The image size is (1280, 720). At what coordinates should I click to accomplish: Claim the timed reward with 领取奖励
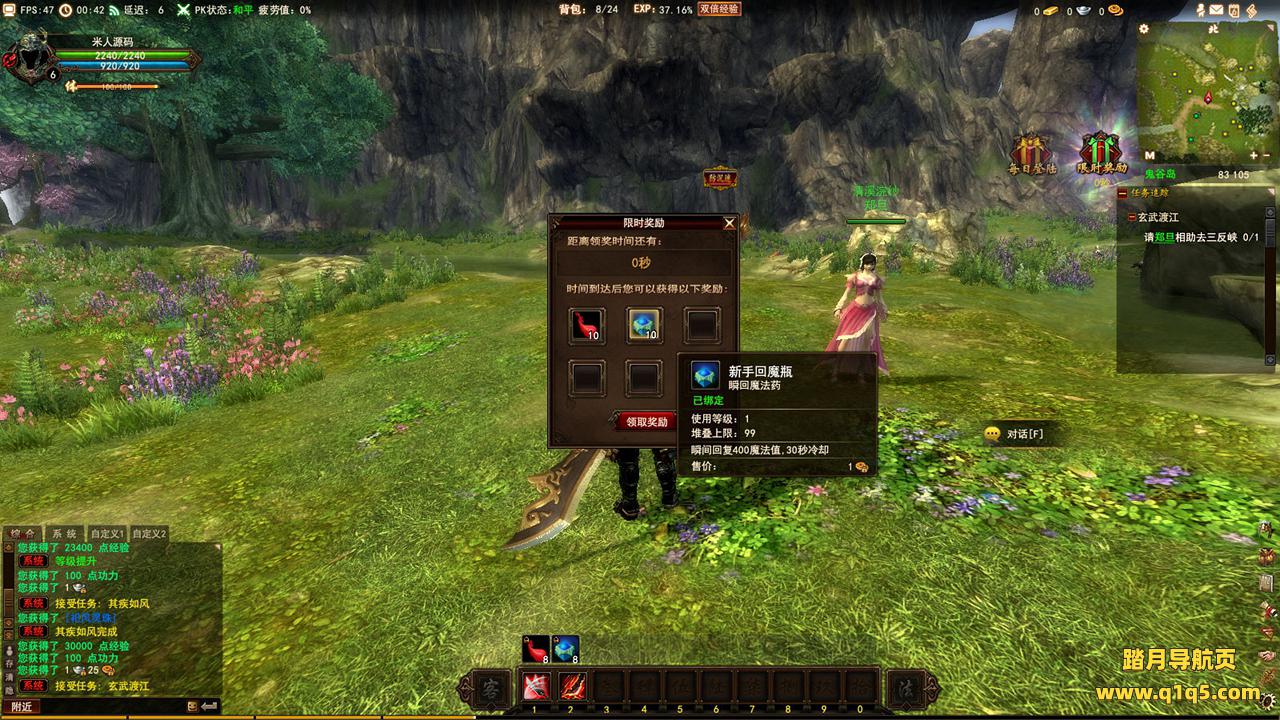(x=646, y=422)
